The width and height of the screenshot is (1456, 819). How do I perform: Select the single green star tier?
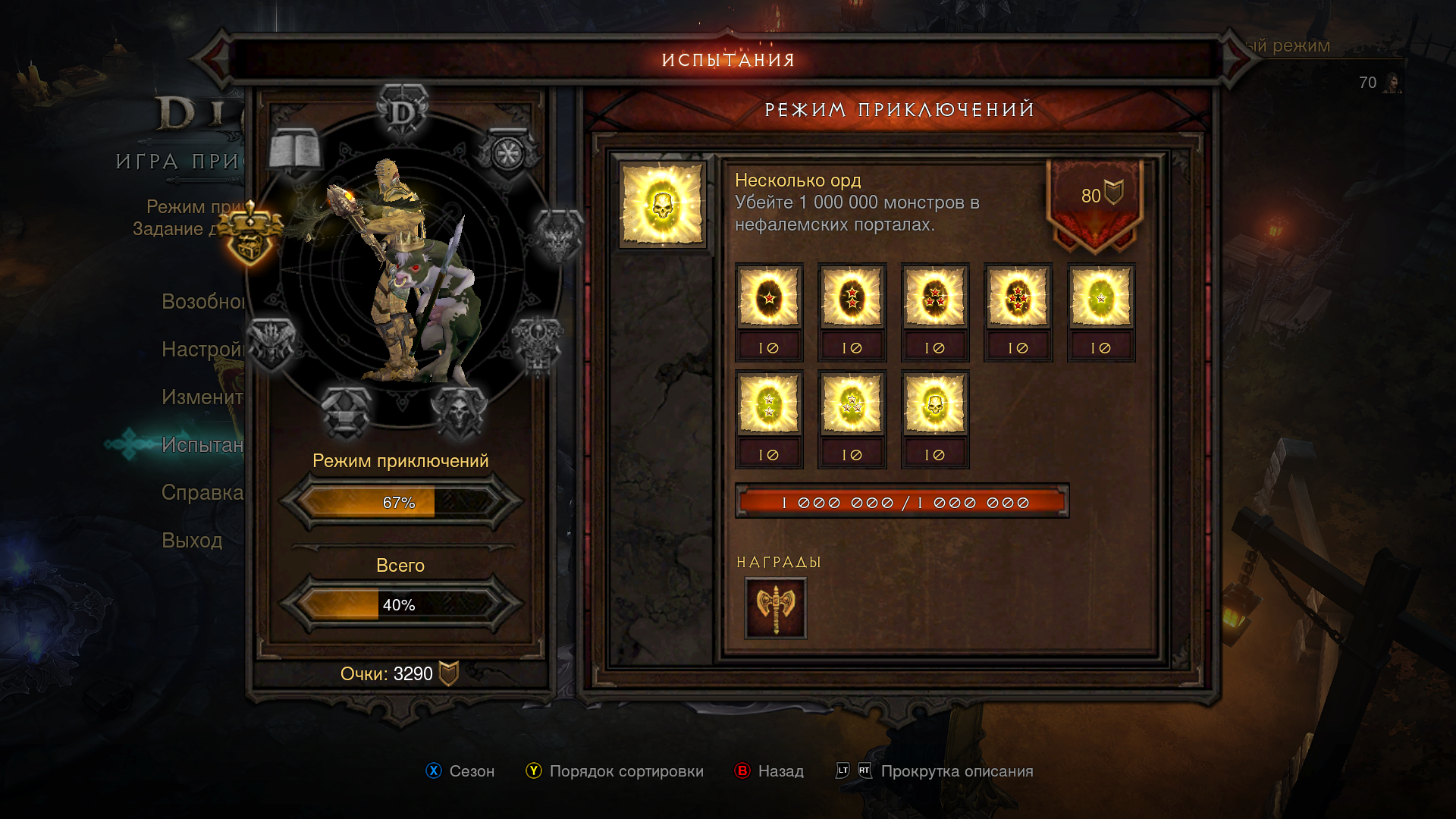click(x=1100, y=297)
